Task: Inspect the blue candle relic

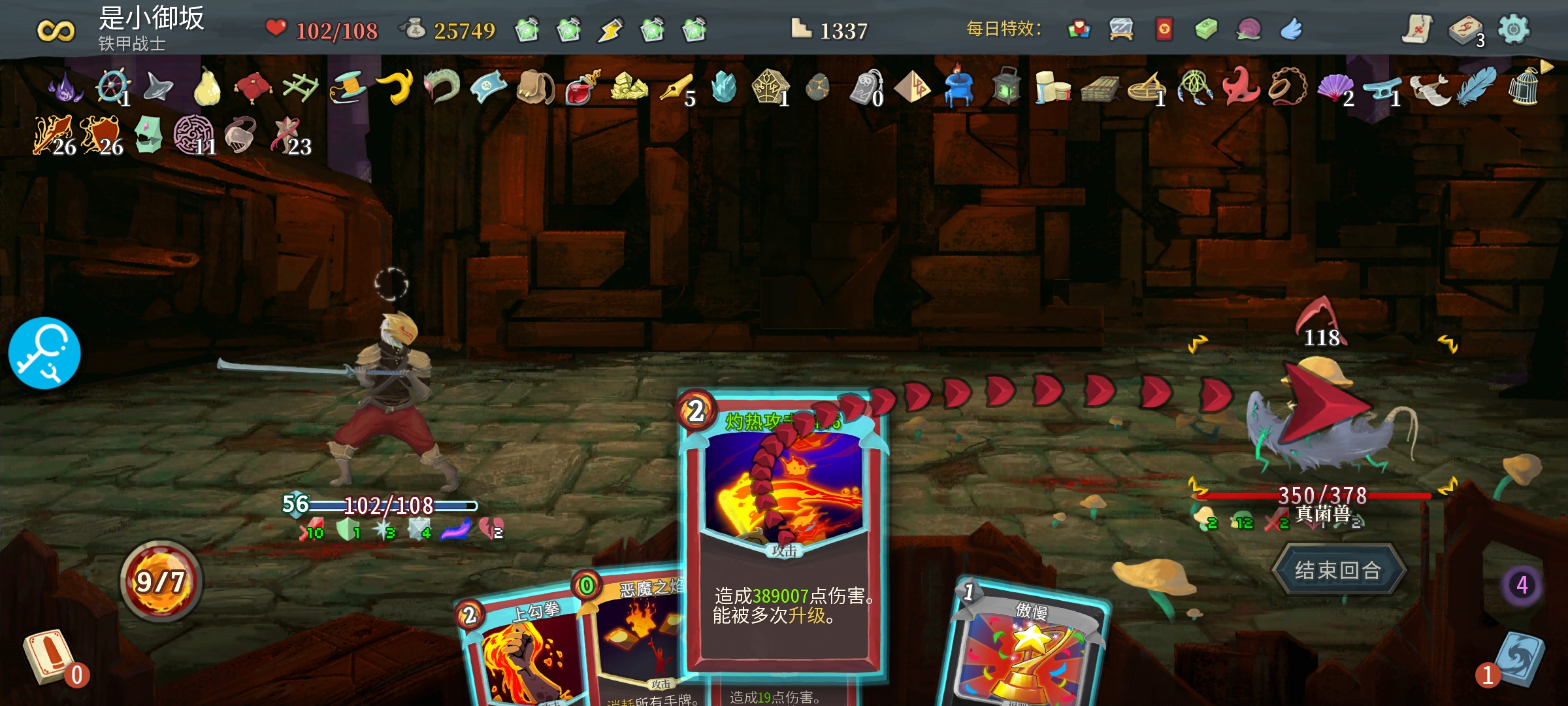Action: click(958, 88)
